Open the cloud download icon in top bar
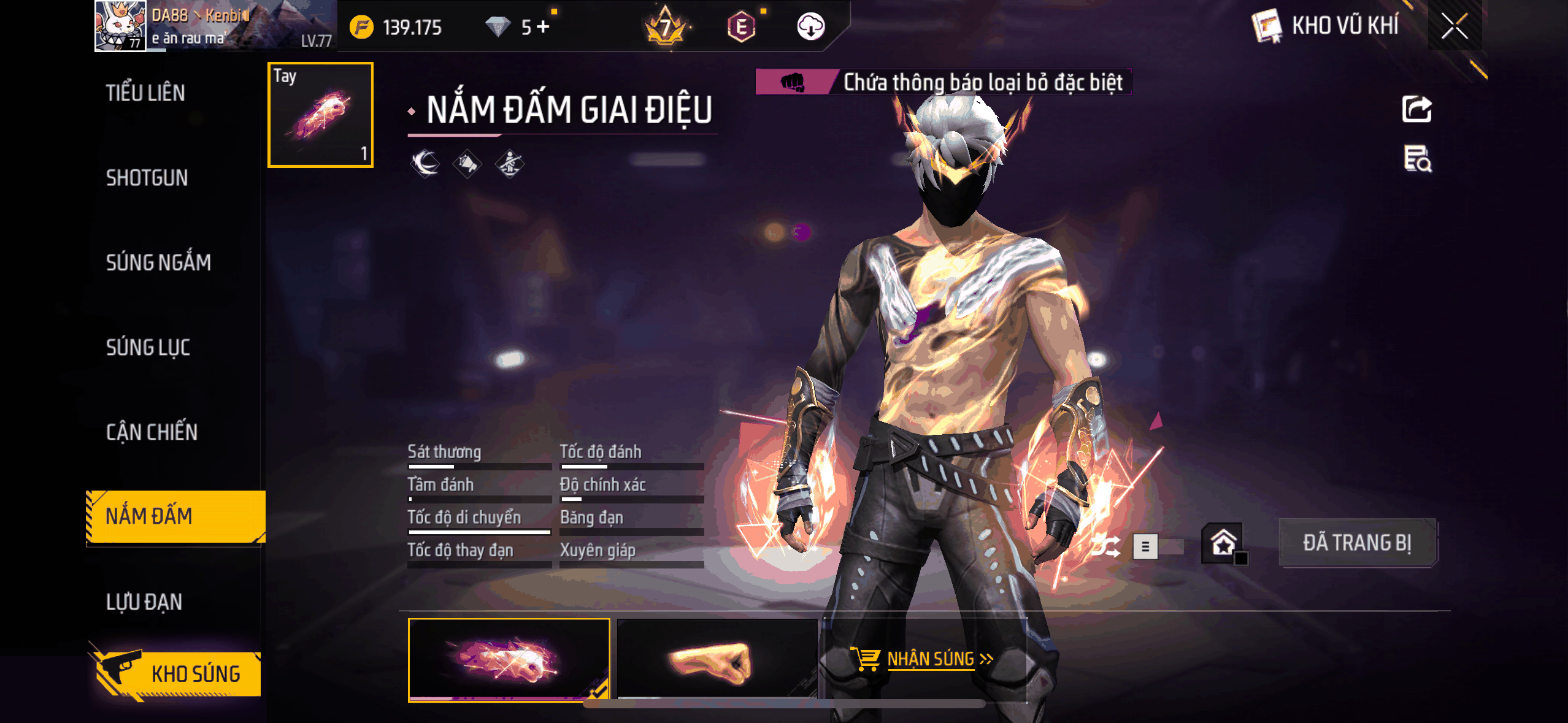The image size is (1568, 723). click(x=812, y=26)
